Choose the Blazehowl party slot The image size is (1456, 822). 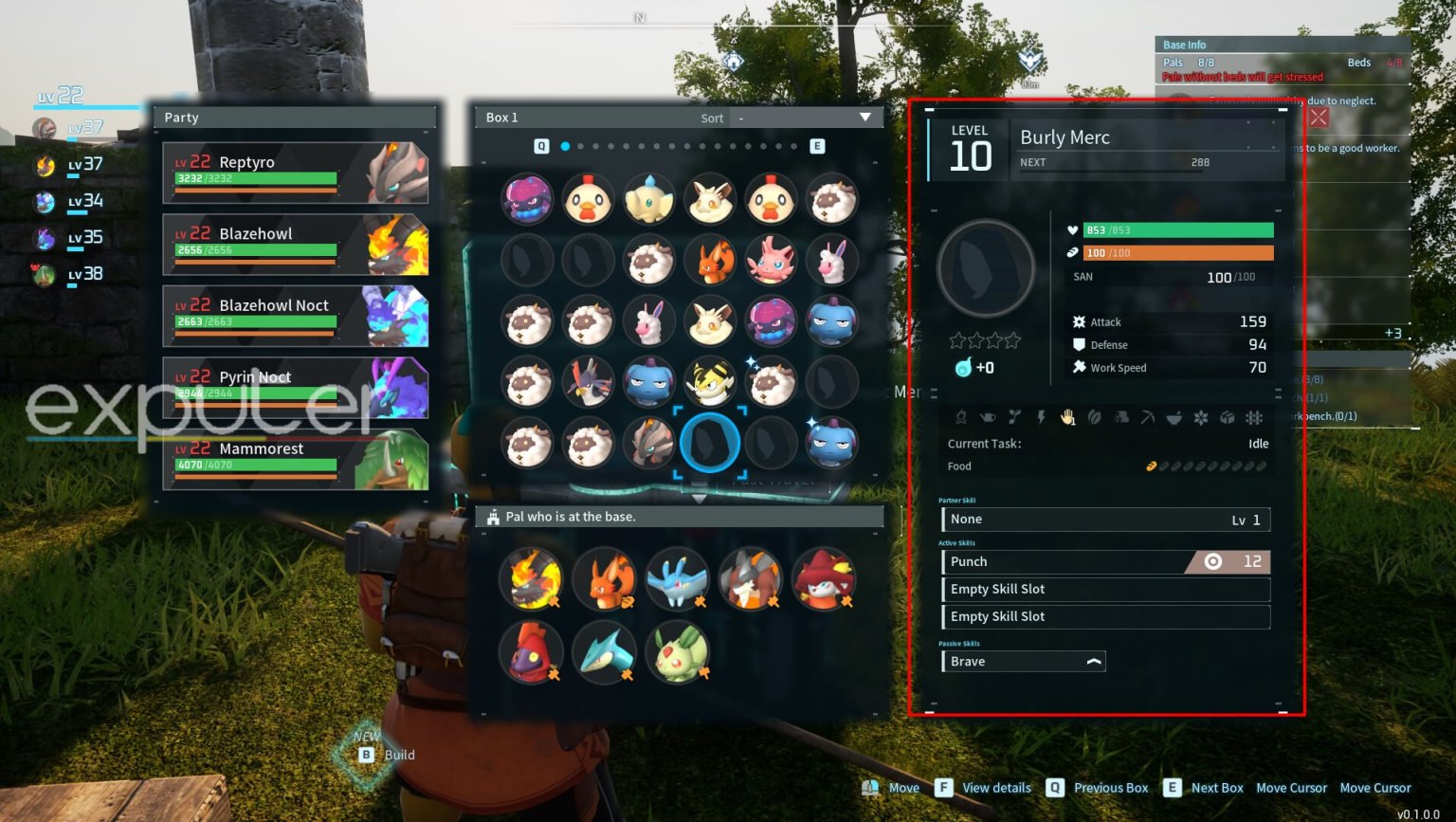[x=295, y=244]
